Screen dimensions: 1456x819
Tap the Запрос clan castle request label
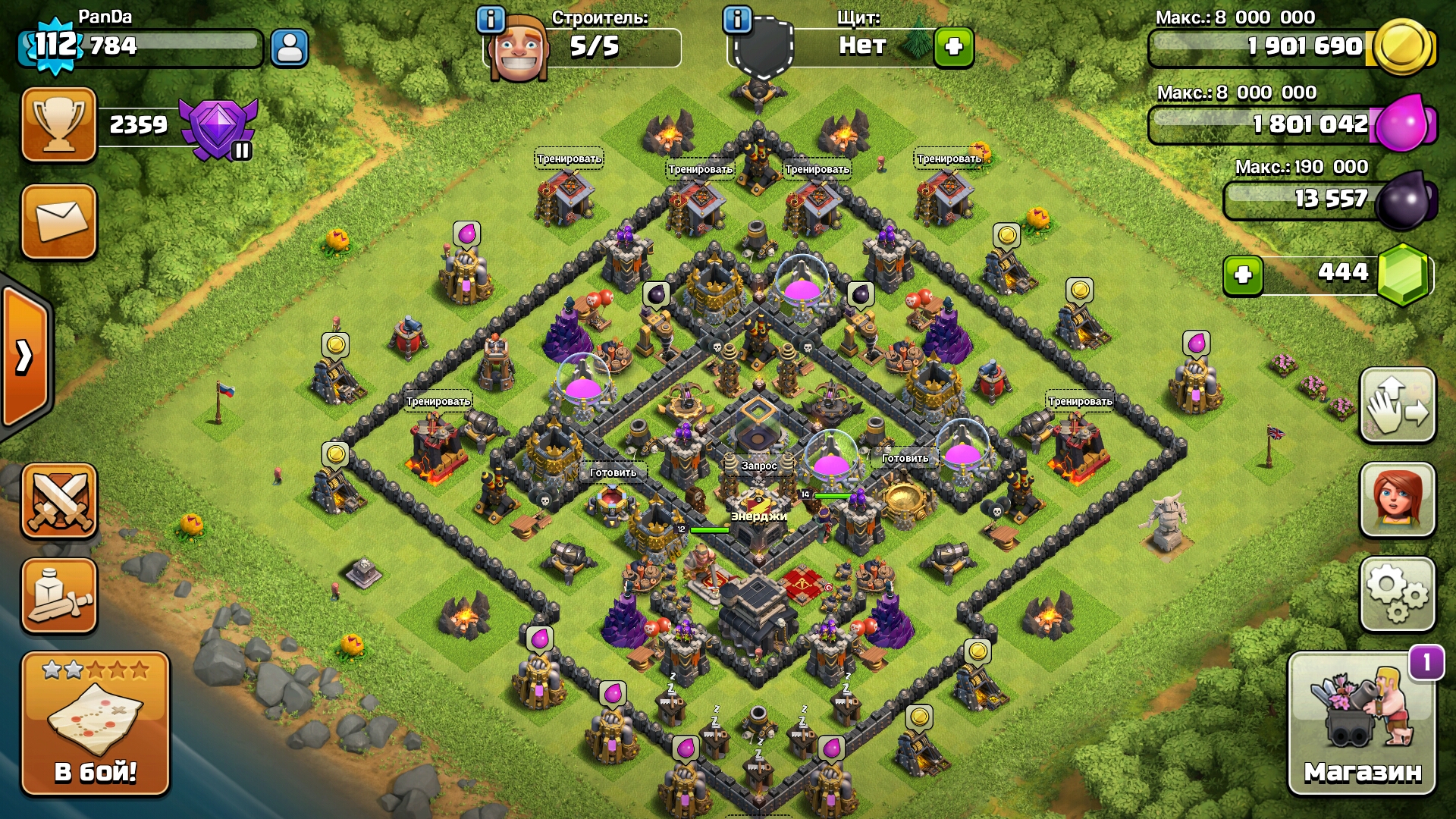pyautogui.click(x=759, y=466)
